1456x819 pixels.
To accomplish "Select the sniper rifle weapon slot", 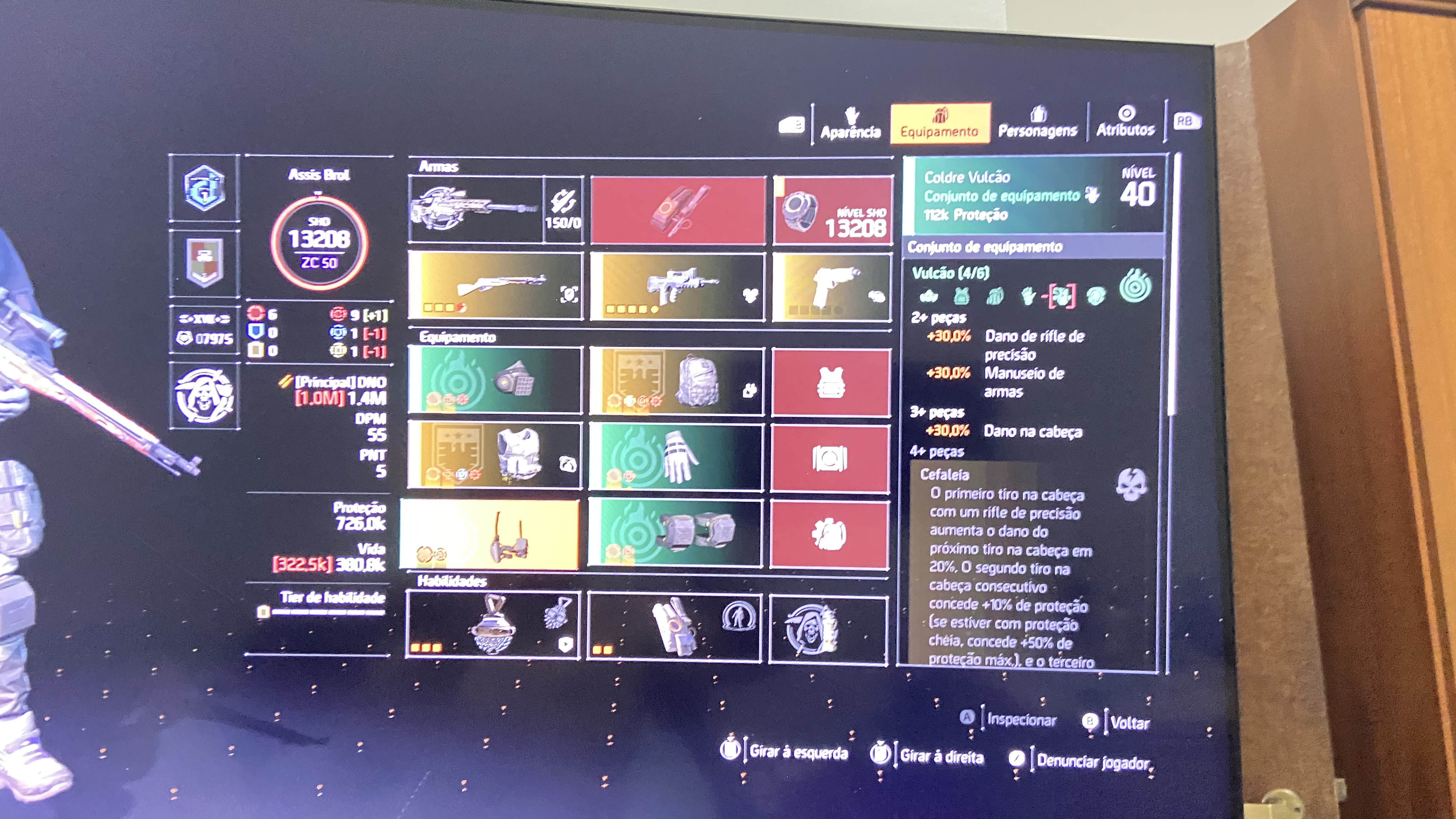I will point(476,209).
